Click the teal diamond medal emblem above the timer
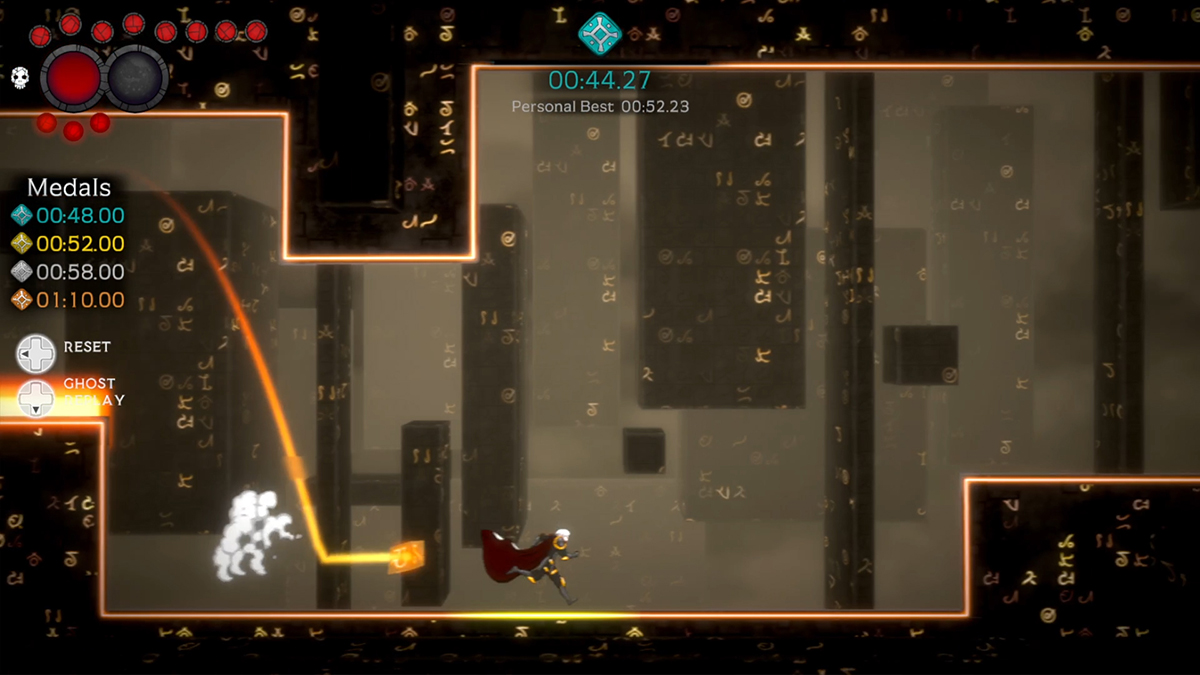The height and width of the screenshot is (675, 1200). [x=600, y=33]
